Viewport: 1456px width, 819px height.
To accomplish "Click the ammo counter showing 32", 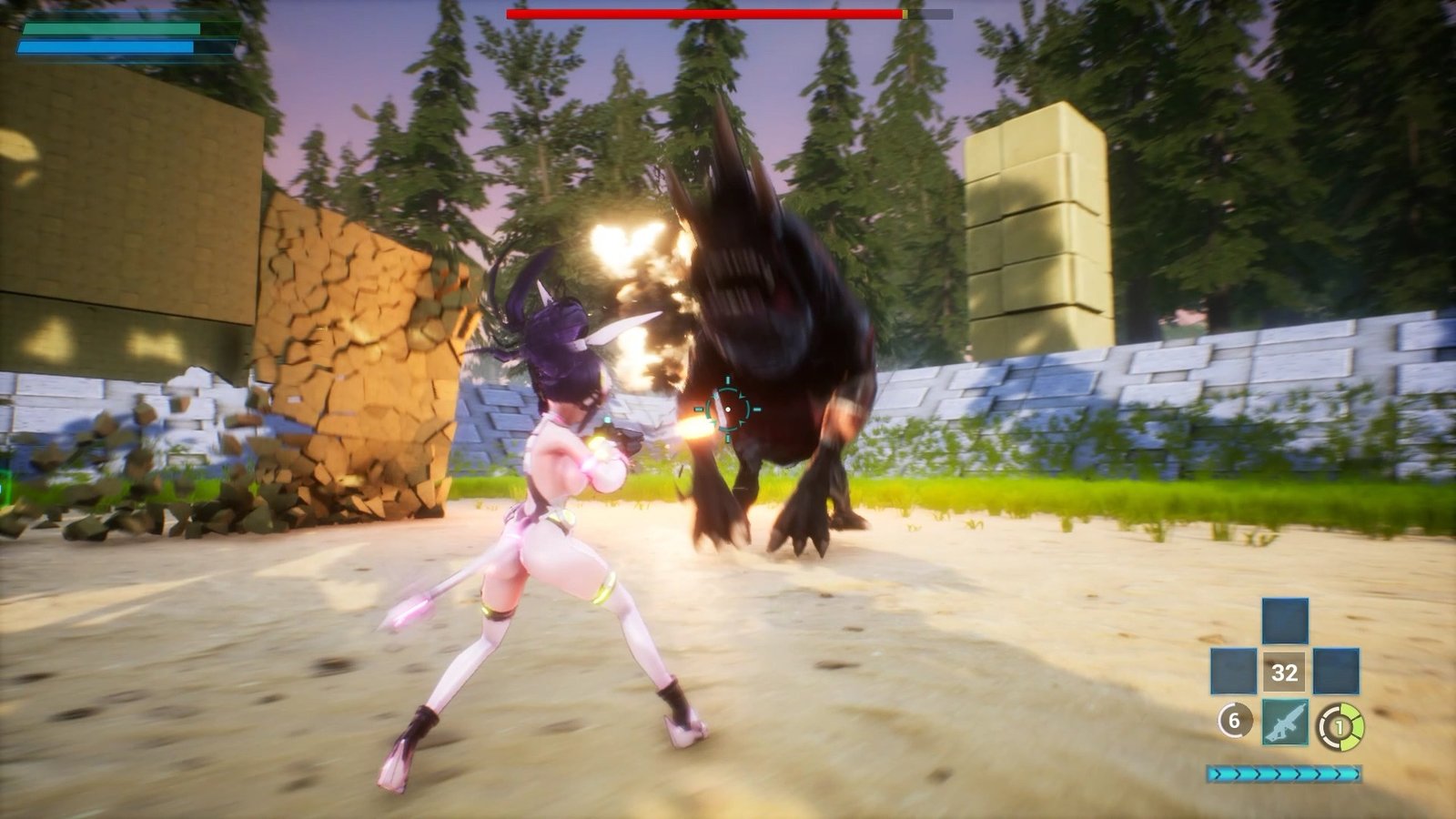I will point(1286,673).
